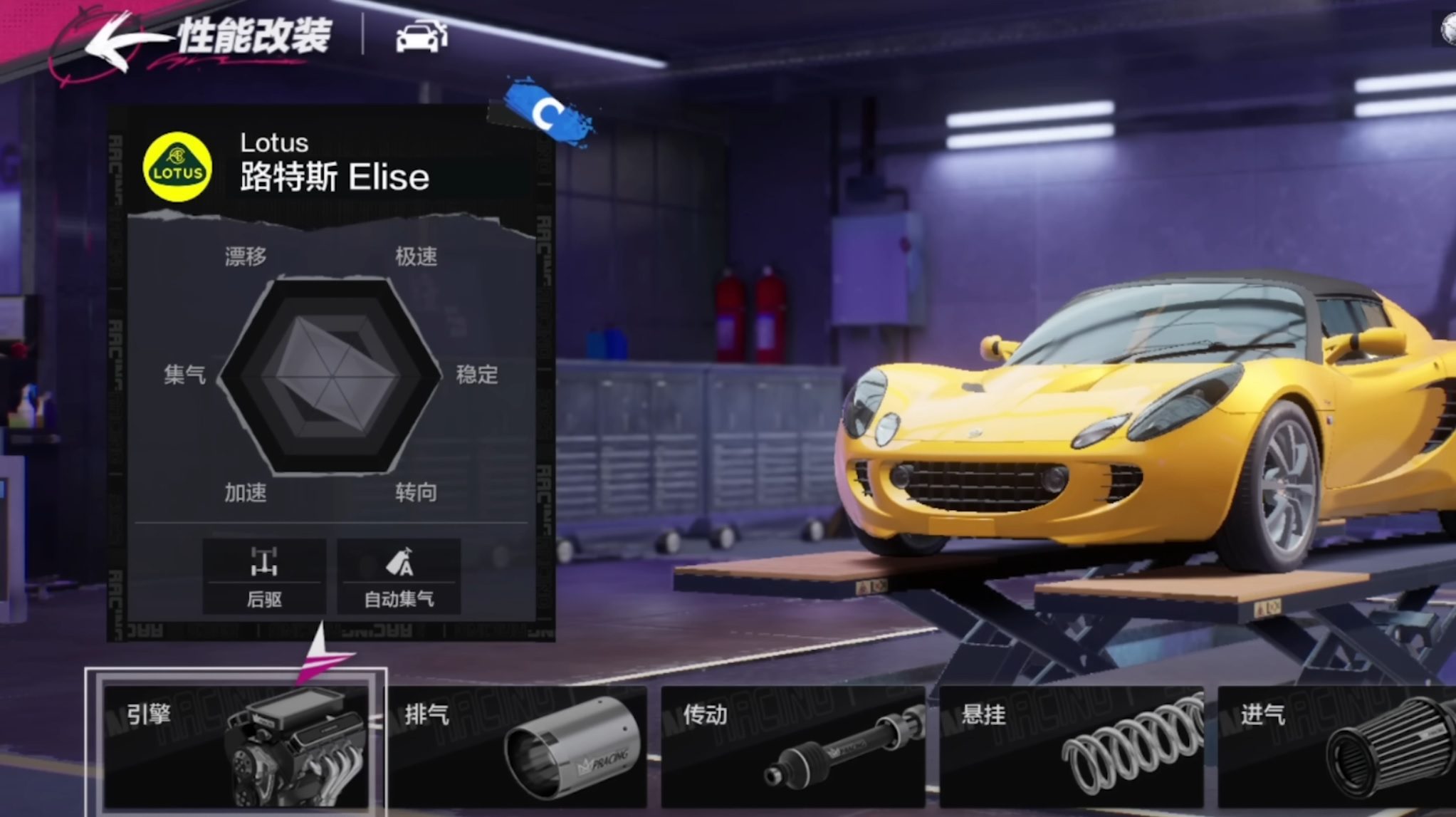Click the 后驱 rear-wheel drive button
This screenshot has height=817, width=1456.
[264, 576]
